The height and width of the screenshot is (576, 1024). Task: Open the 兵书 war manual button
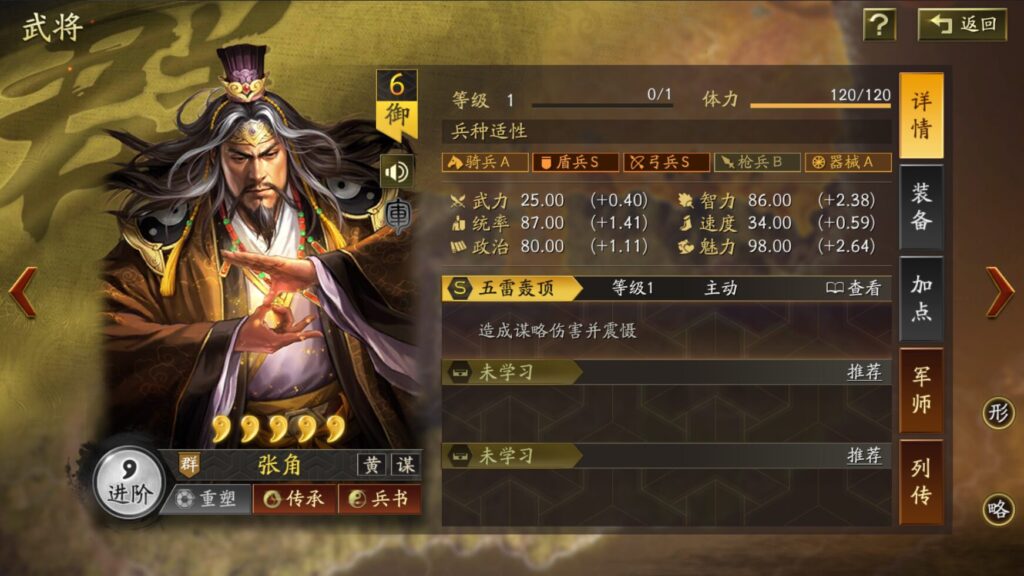[379, 498]
